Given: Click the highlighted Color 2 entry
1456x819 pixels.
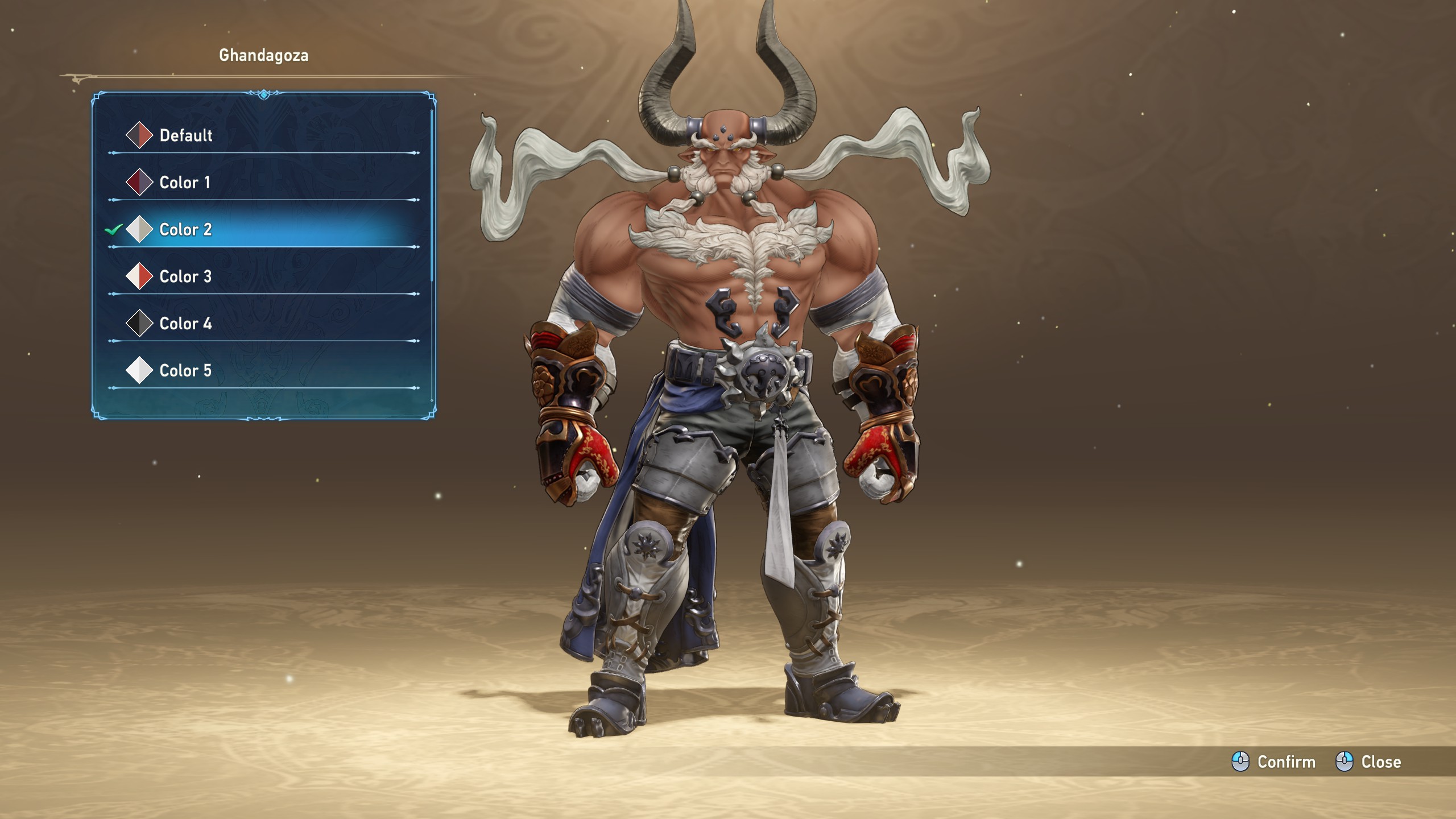Looking at the screenshot, I should (185, 230).
